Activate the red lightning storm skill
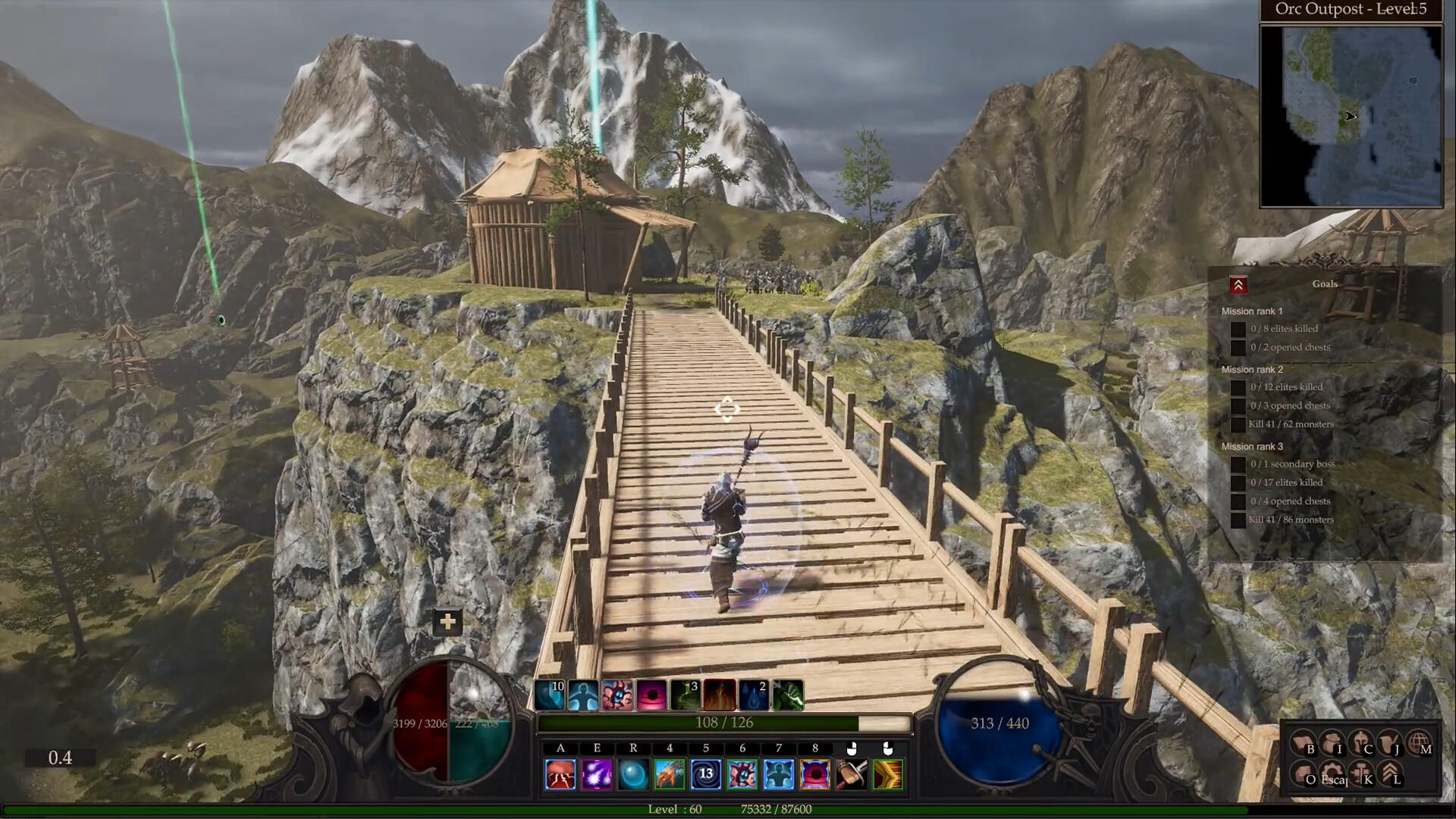1456x819 pixels. pos(560,775)
